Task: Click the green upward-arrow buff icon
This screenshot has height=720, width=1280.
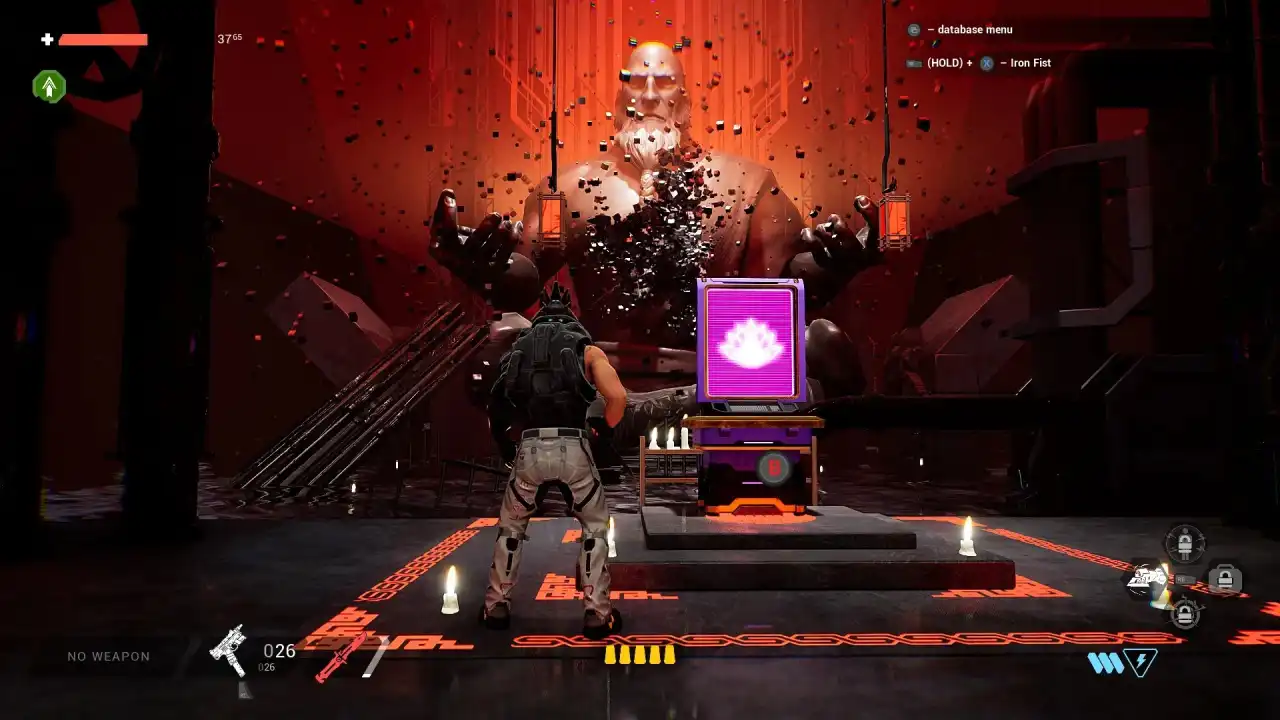Action: tap(48, 87)
